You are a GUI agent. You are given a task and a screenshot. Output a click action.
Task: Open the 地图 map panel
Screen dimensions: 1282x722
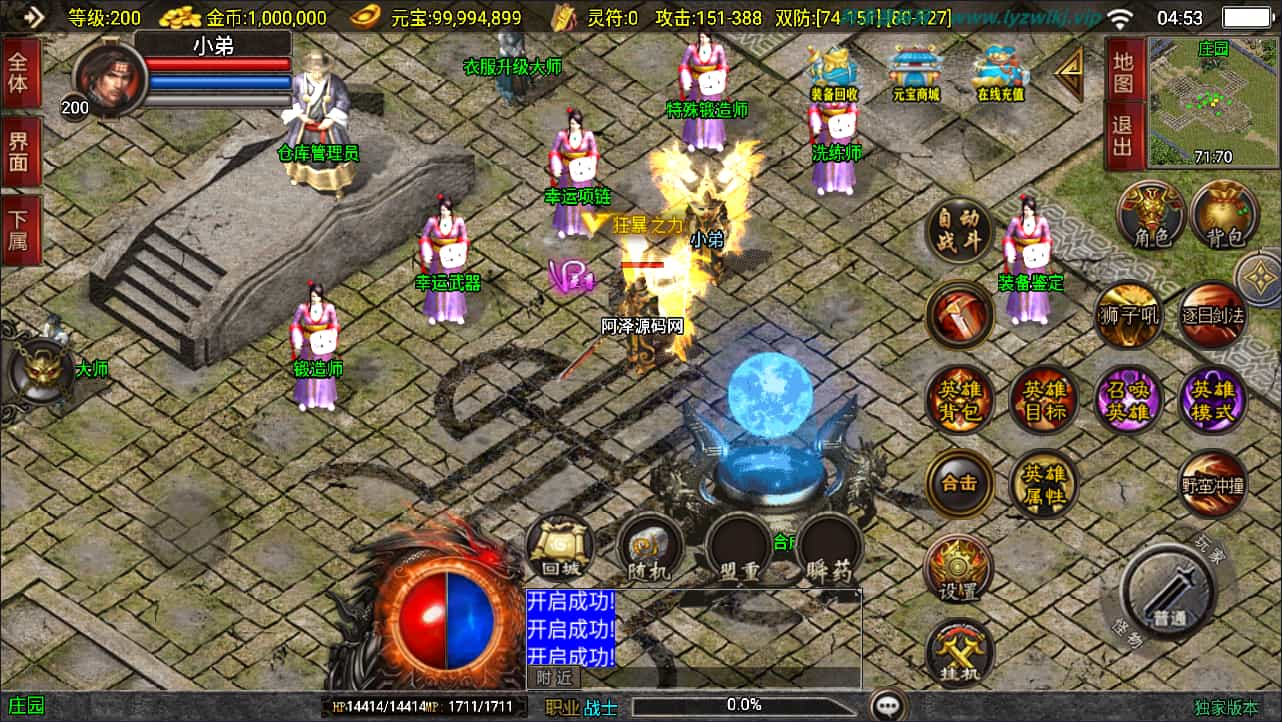tap(1123, 72)
